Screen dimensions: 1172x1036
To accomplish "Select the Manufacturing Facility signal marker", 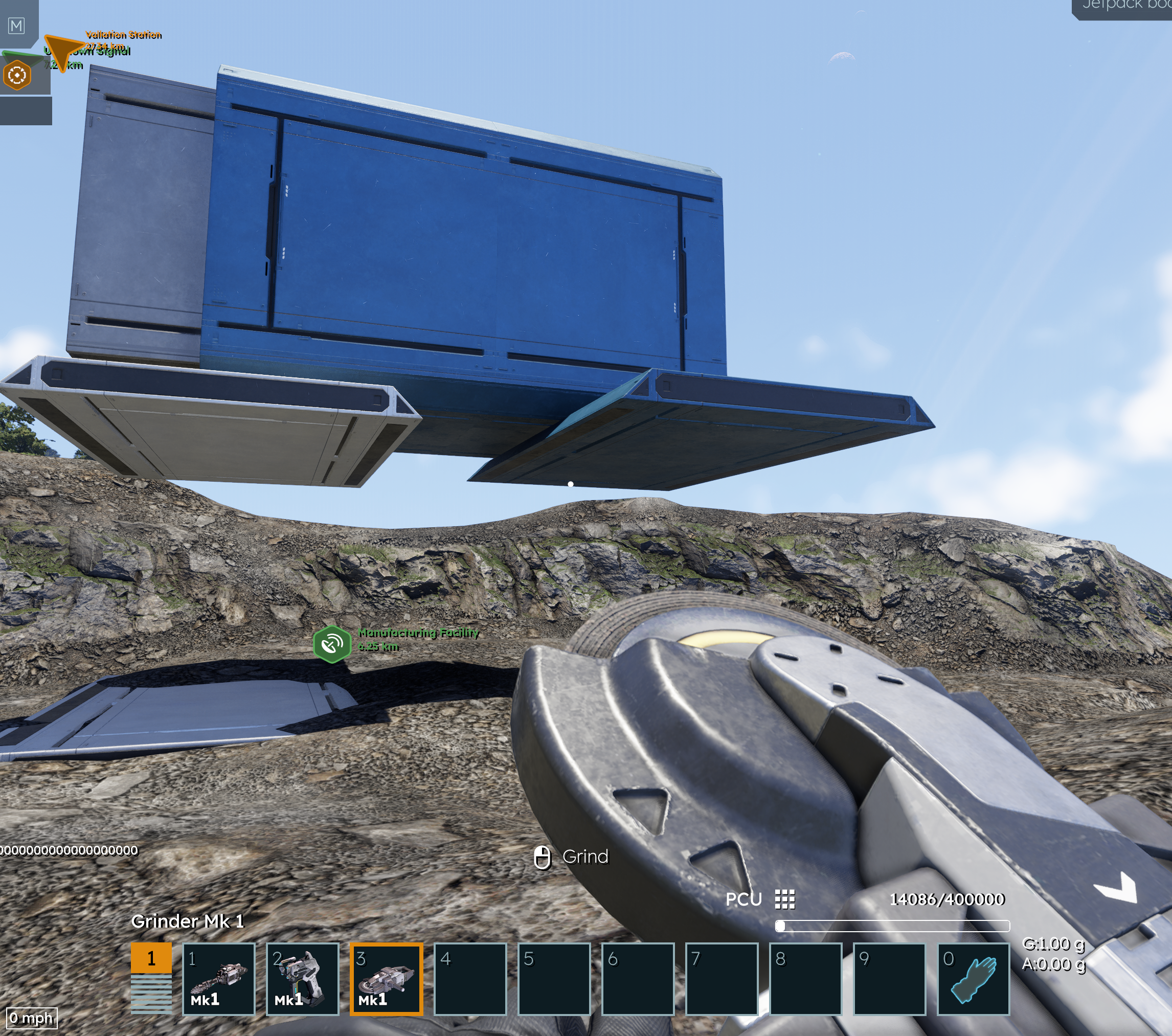I will (x=332, y=644).
